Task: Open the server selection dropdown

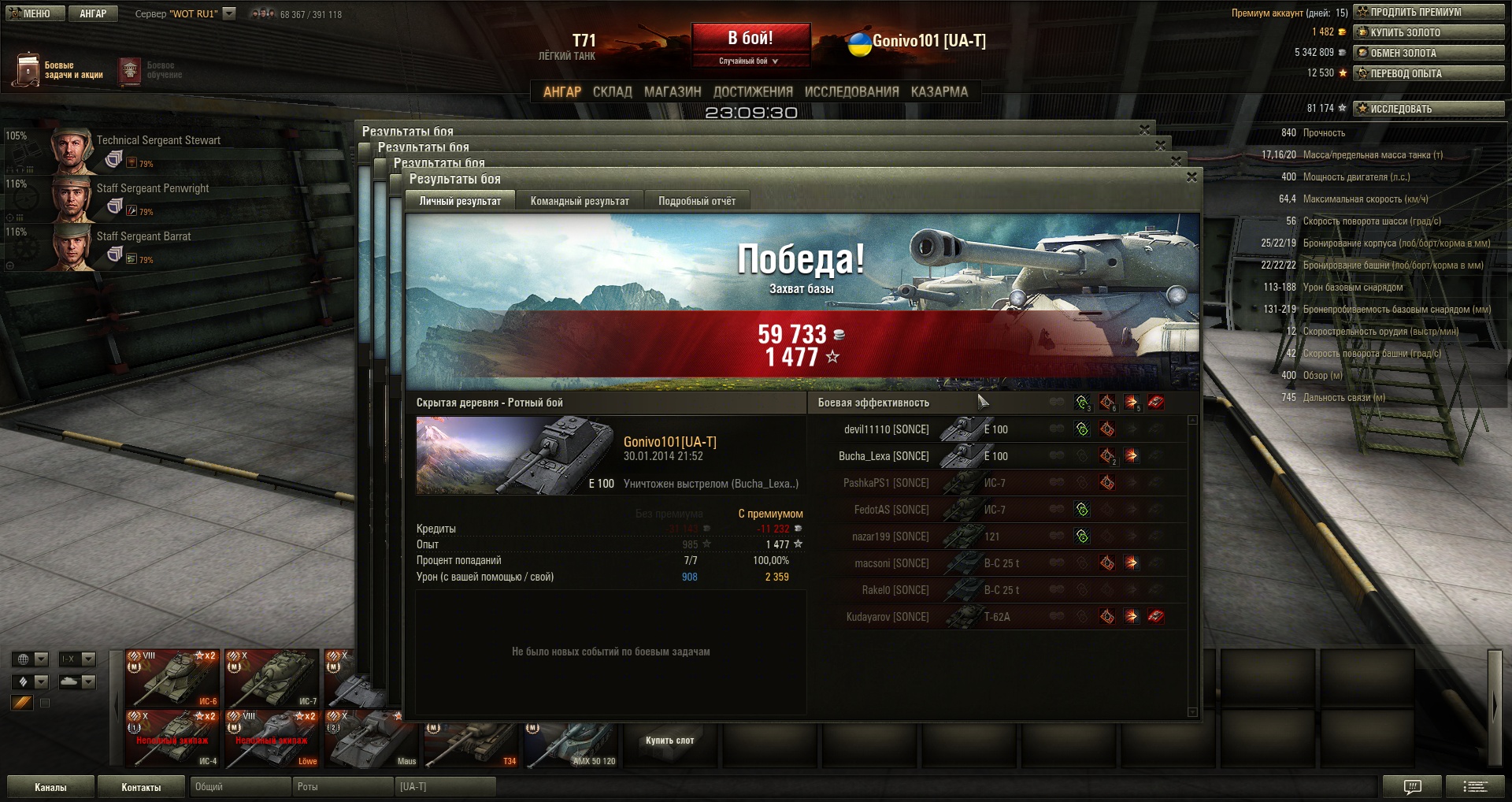Action: click(x=229, y=13)
